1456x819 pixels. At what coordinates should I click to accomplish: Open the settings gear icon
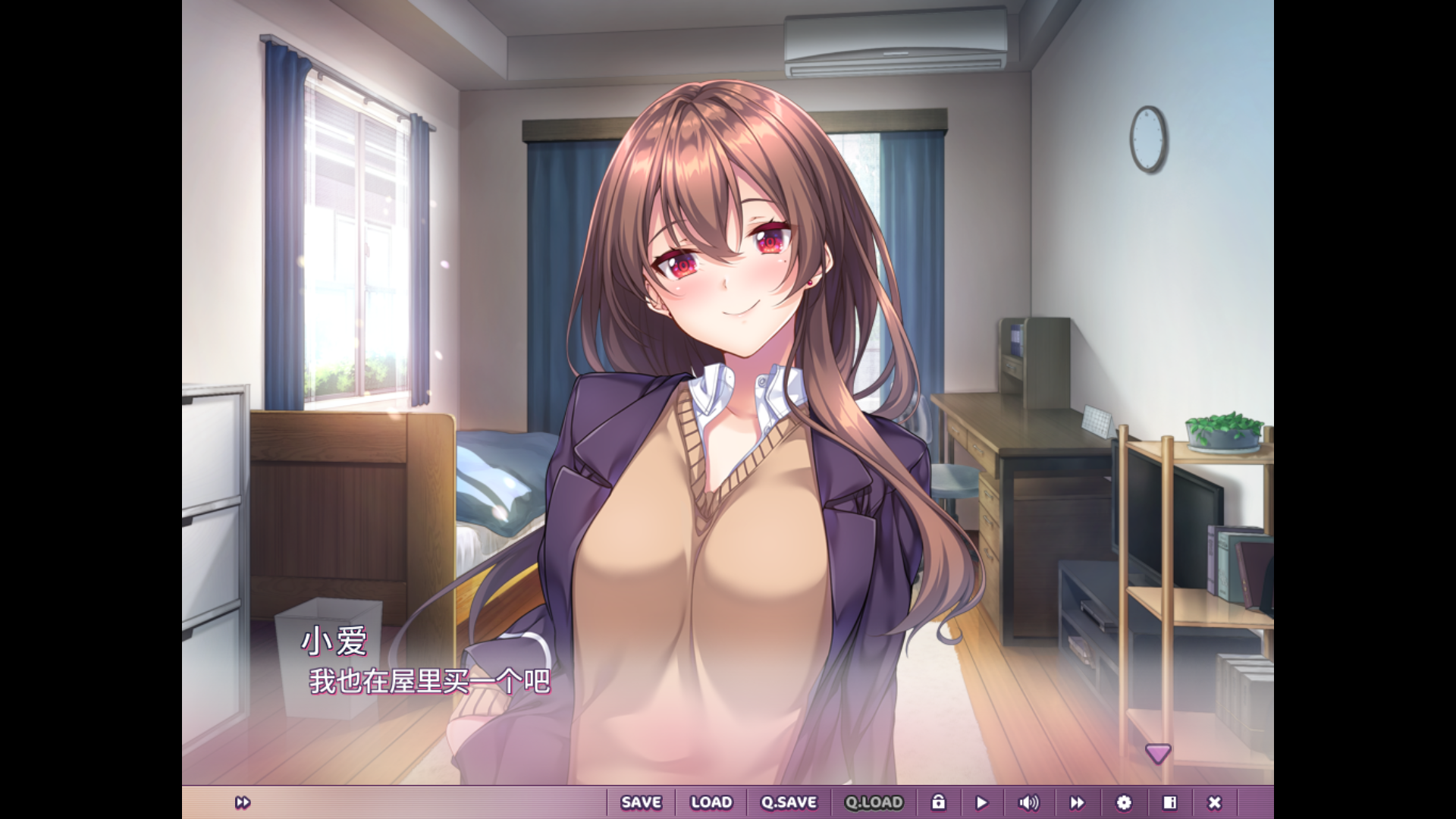[x=1123, y=802]
